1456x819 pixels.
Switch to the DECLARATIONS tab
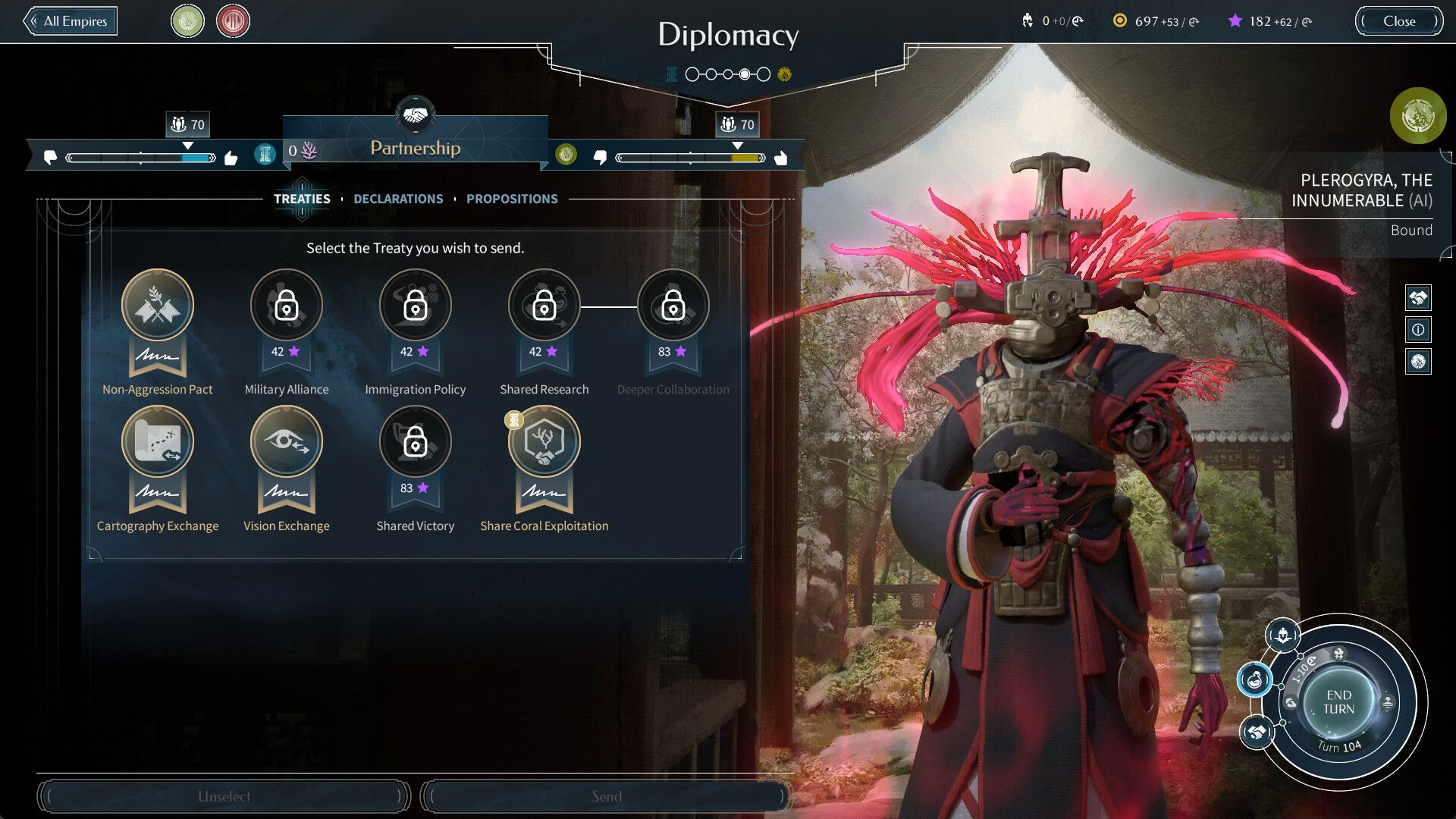(399, 199)
